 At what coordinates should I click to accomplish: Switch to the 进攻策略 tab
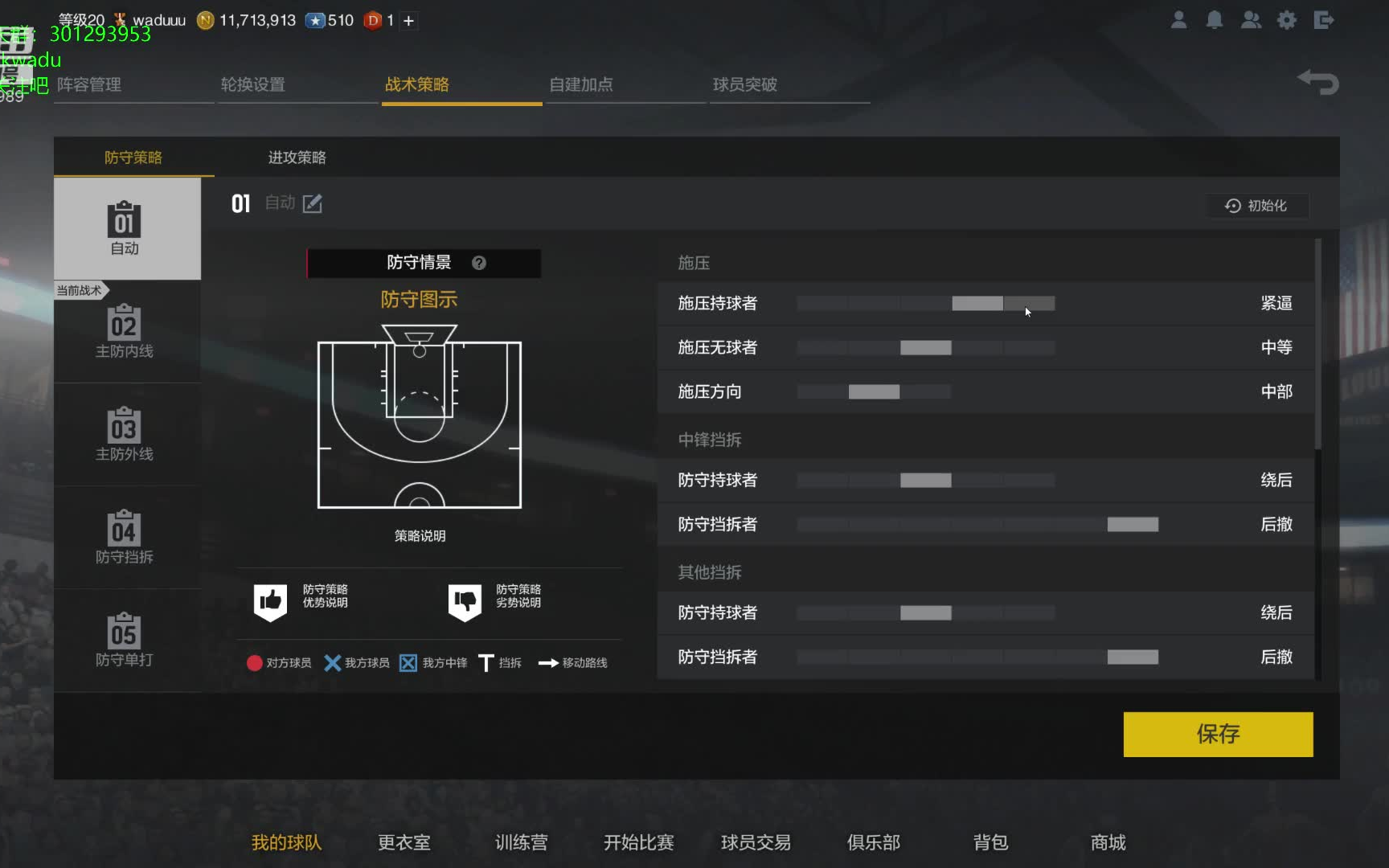(296, 157)
